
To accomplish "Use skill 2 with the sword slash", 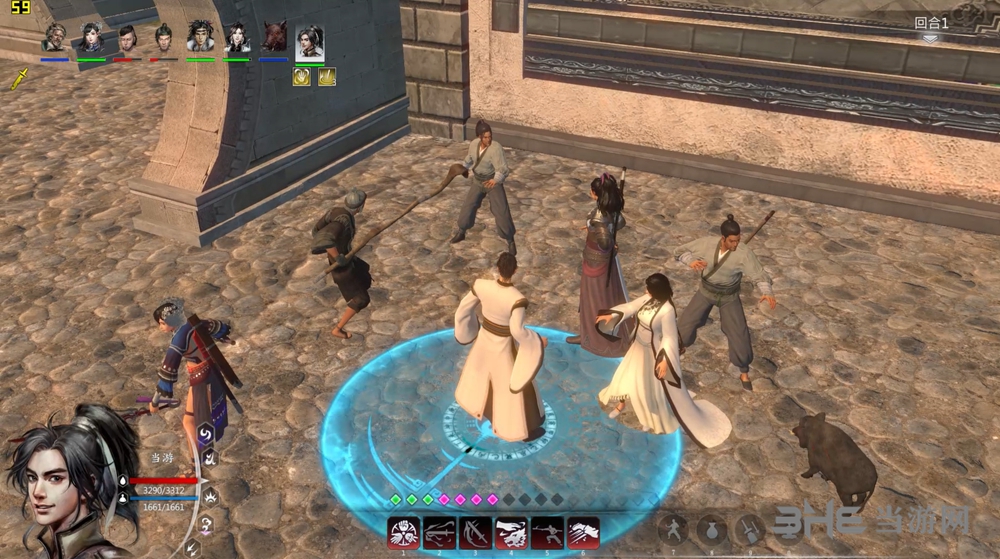I will click(439, 533).
